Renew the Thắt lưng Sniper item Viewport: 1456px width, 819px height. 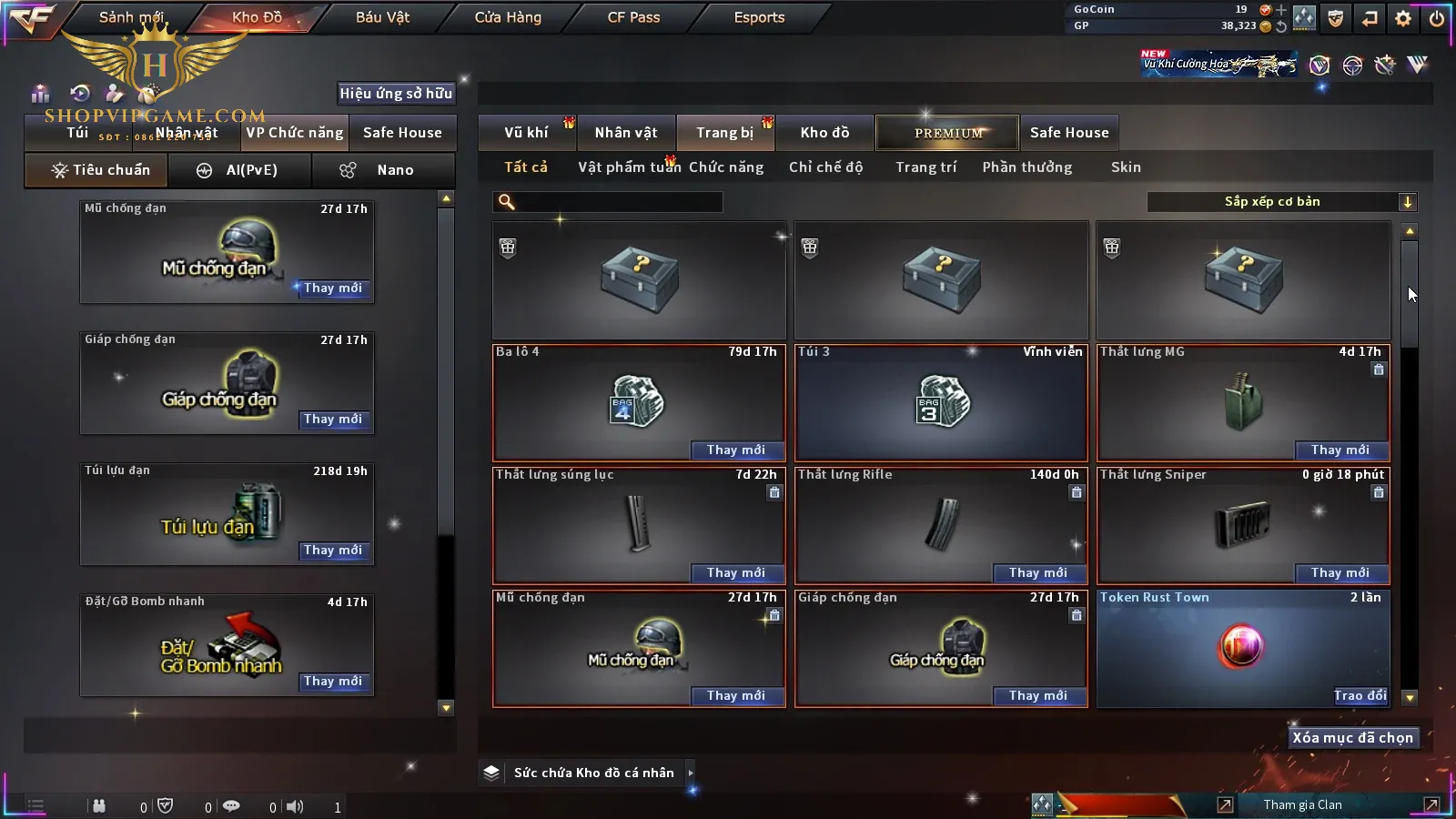[1340, 573]
